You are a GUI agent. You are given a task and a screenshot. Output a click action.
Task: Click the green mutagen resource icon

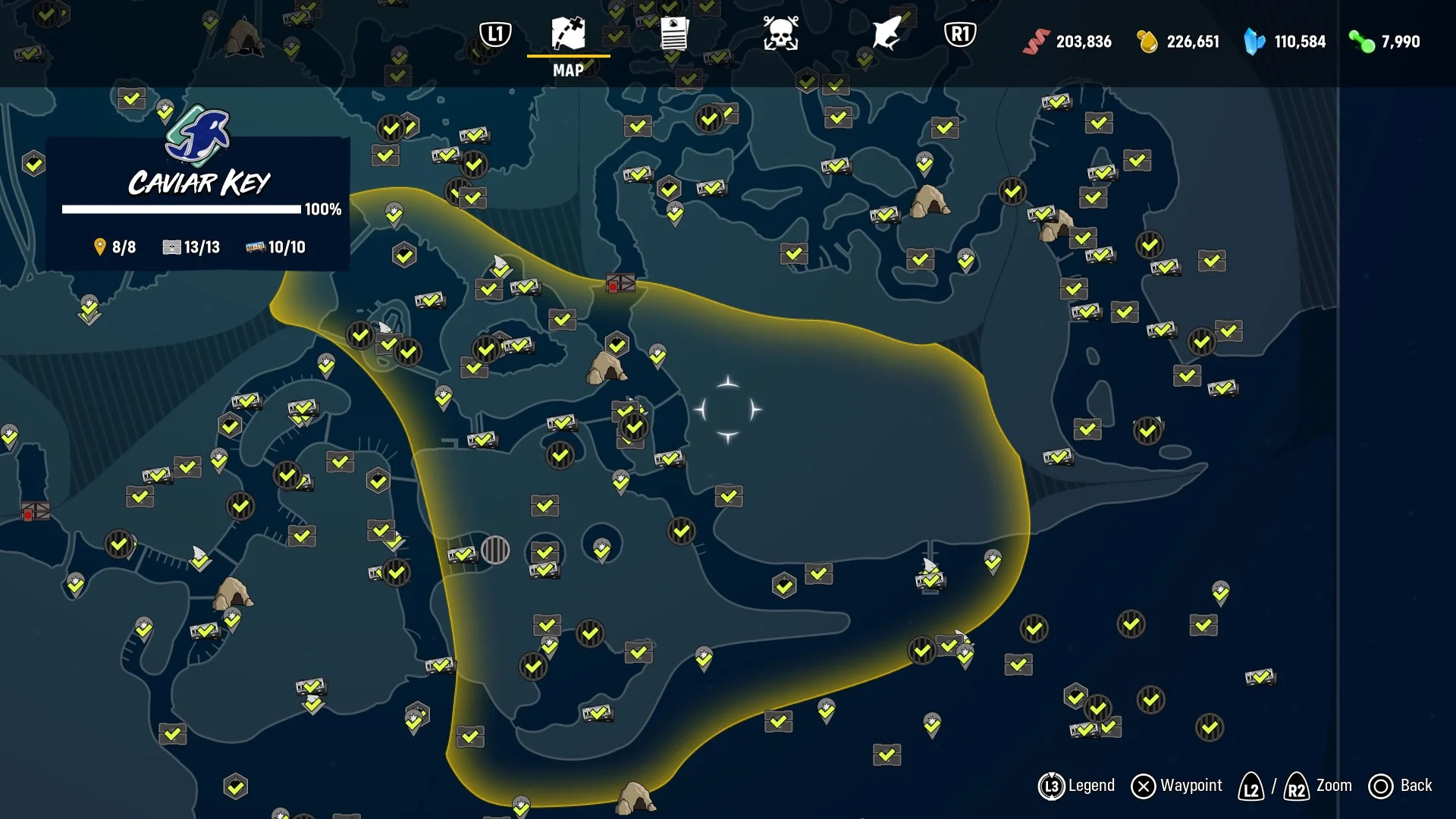coord(1360,42)
